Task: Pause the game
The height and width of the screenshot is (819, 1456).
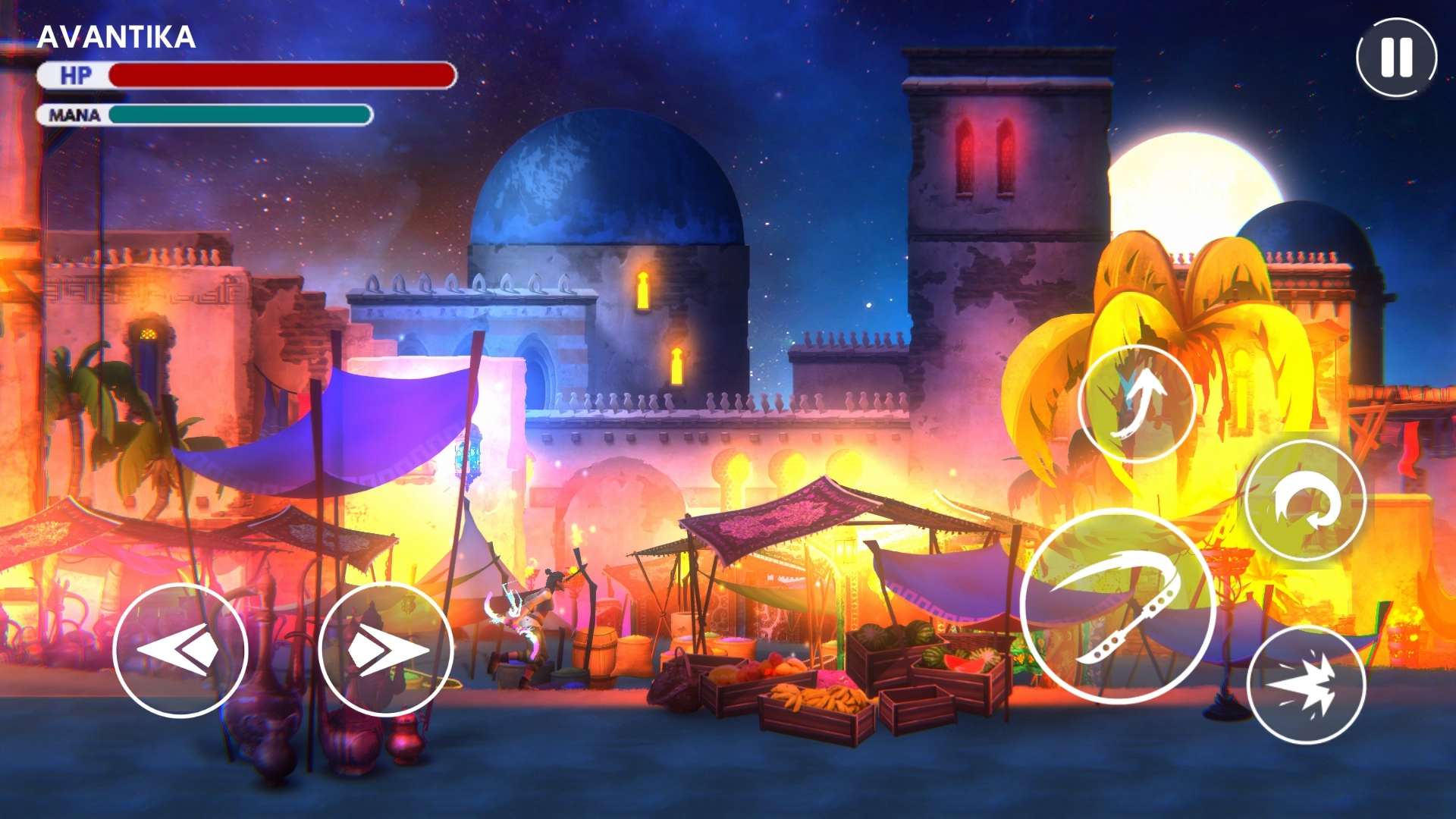Action: (1396, 58)
